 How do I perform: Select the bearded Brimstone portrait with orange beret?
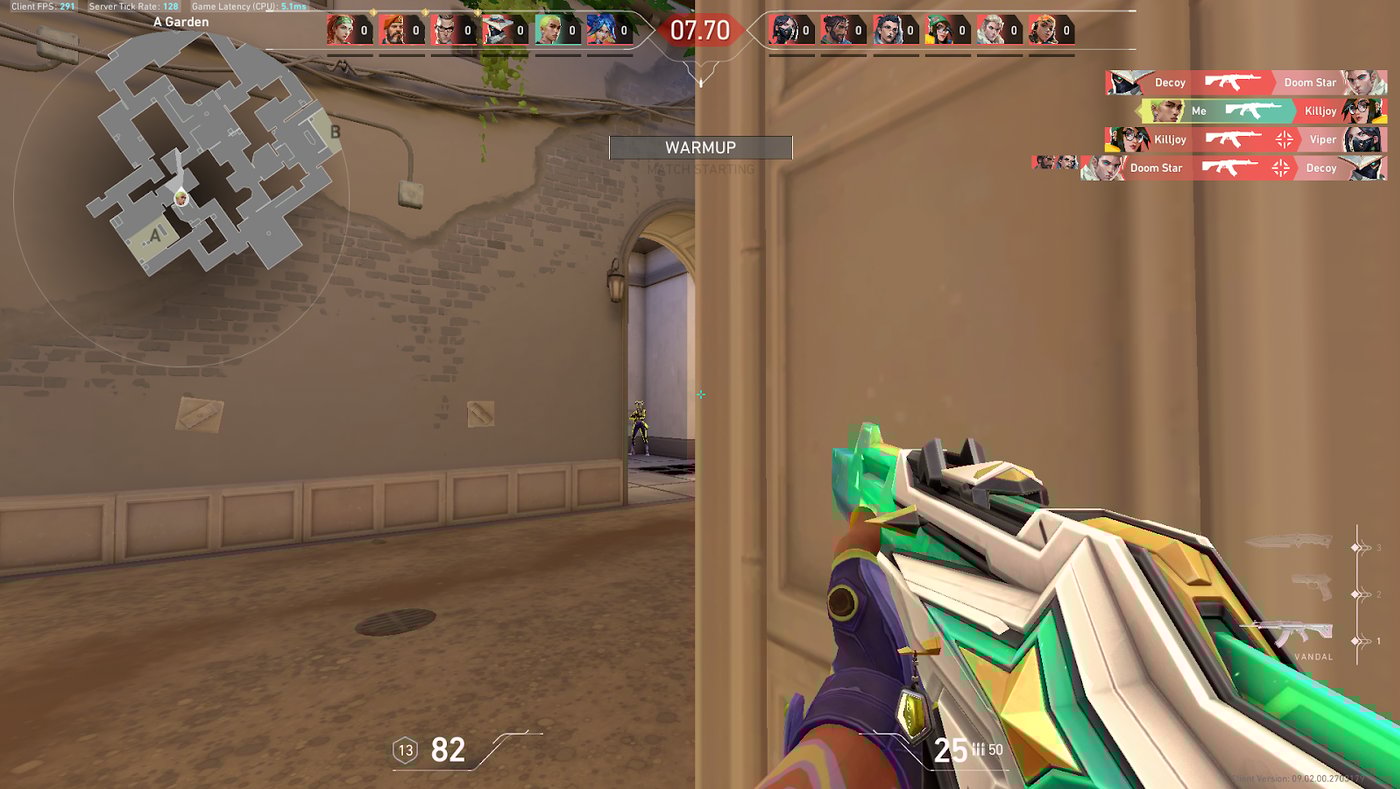coord(393,30)
